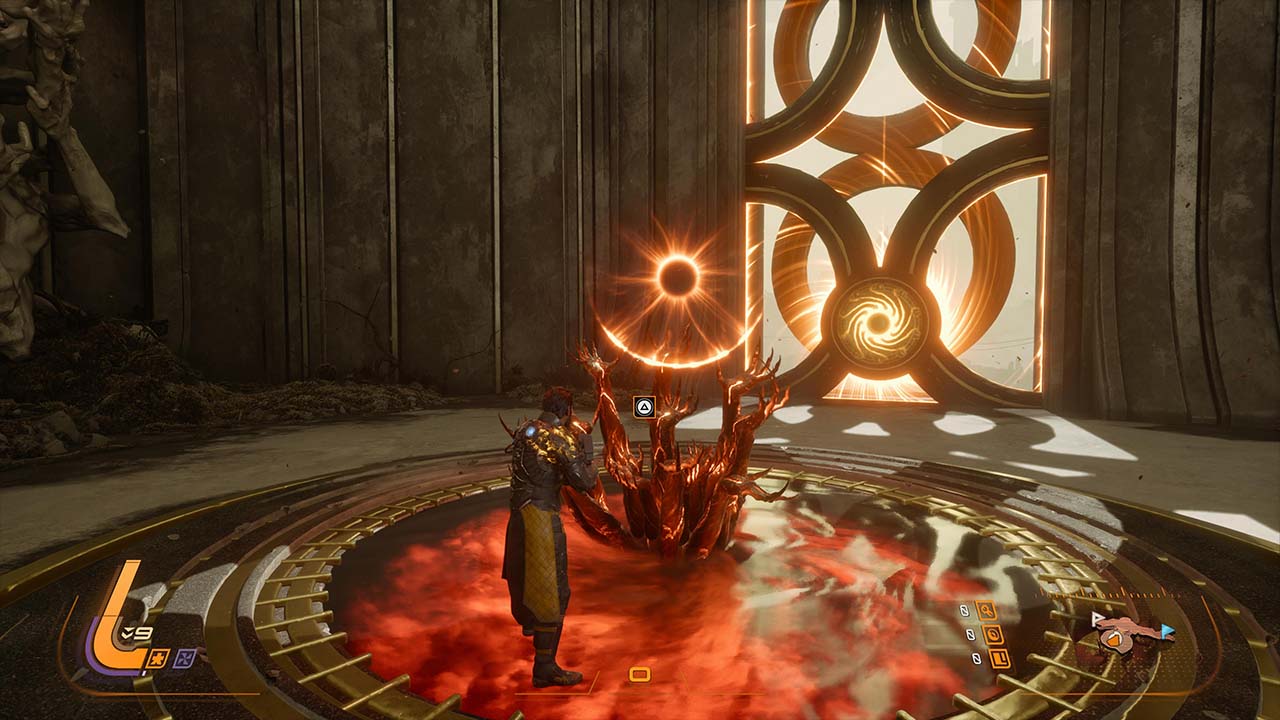Click the orange rectangle icon at bottom center
Viewport: 1280px width, 720px height.
point(640,674)
